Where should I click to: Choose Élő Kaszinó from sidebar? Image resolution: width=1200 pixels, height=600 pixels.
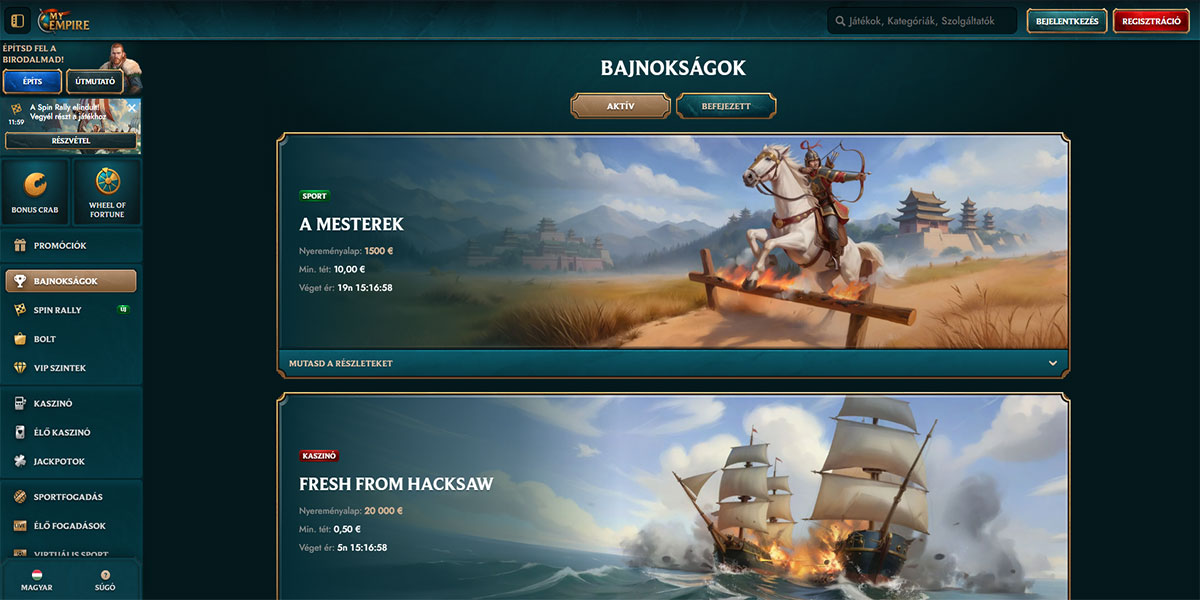click(62, 433)
